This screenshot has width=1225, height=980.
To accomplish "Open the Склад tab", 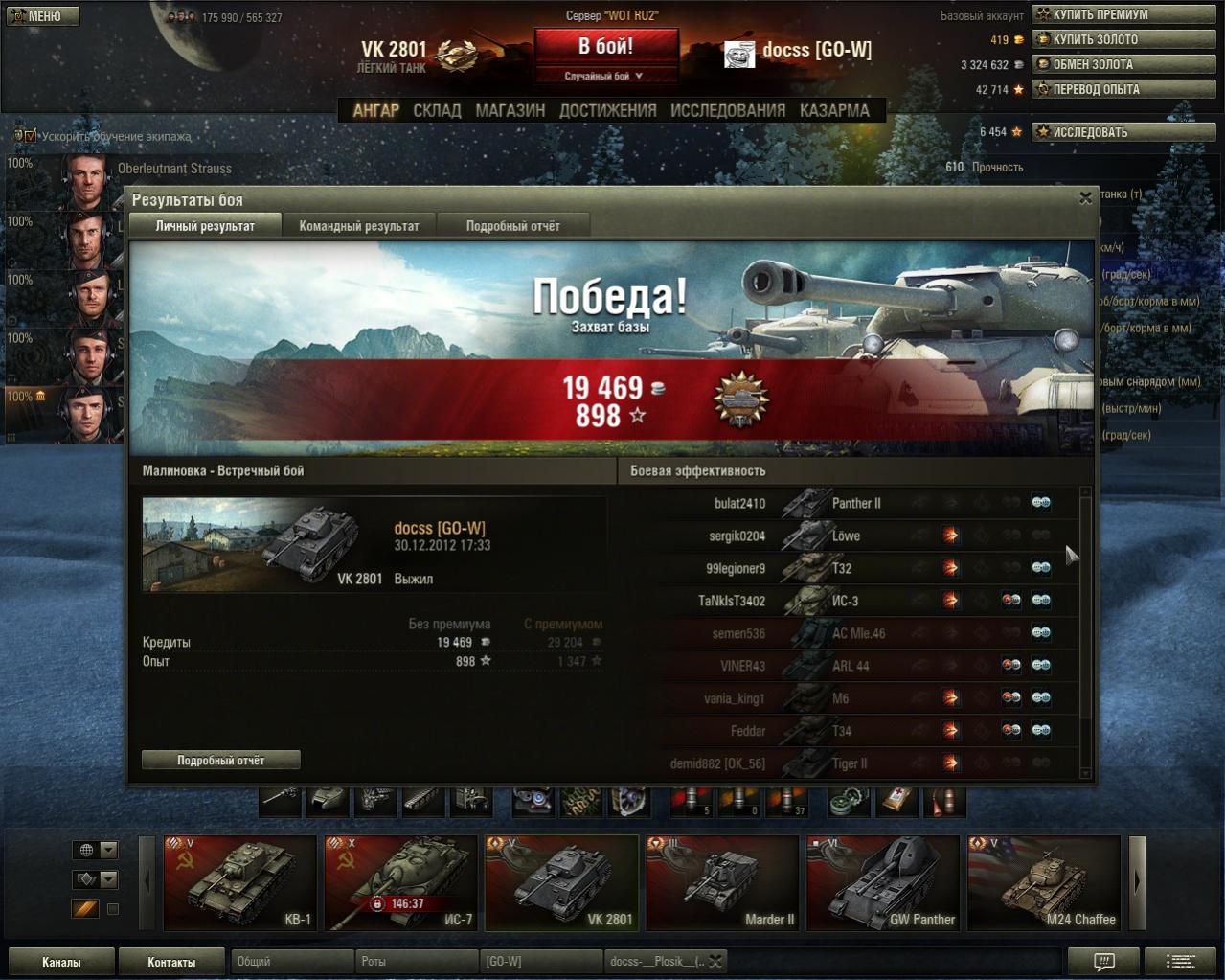I will click(x=437, y=110).
